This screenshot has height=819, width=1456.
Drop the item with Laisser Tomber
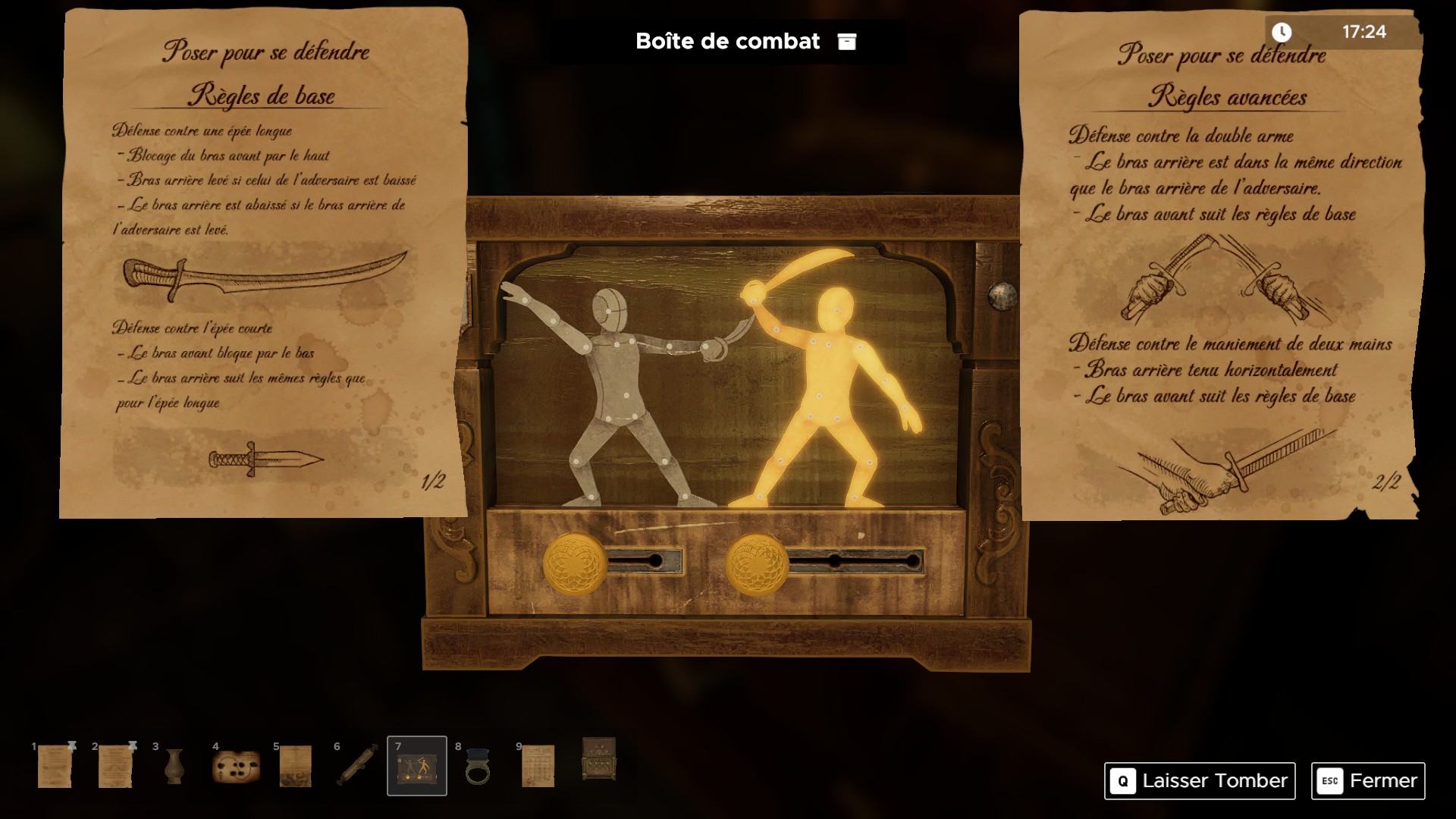click(1199, 780)
